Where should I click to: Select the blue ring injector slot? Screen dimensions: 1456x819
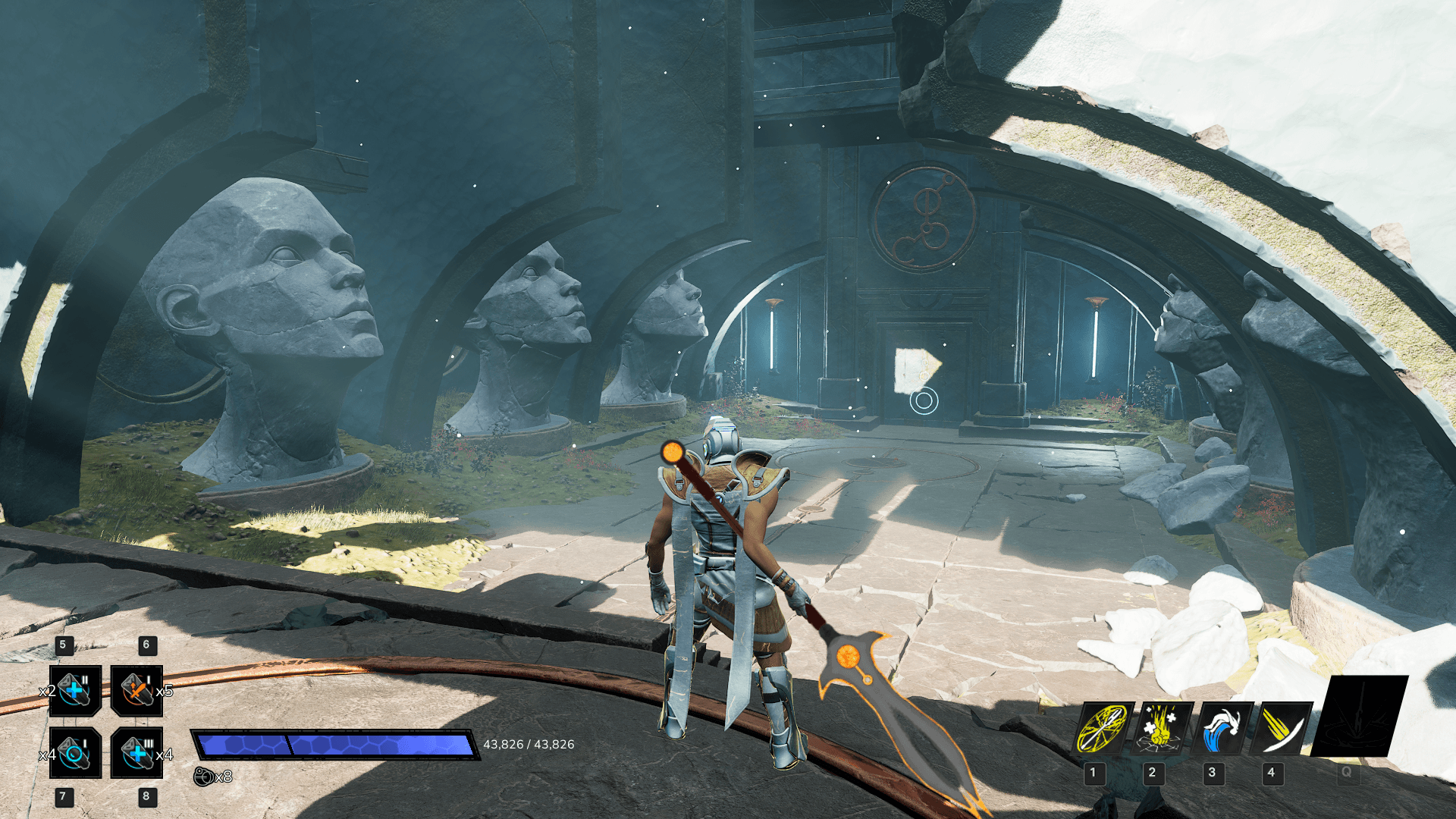(x=75, y=752)
